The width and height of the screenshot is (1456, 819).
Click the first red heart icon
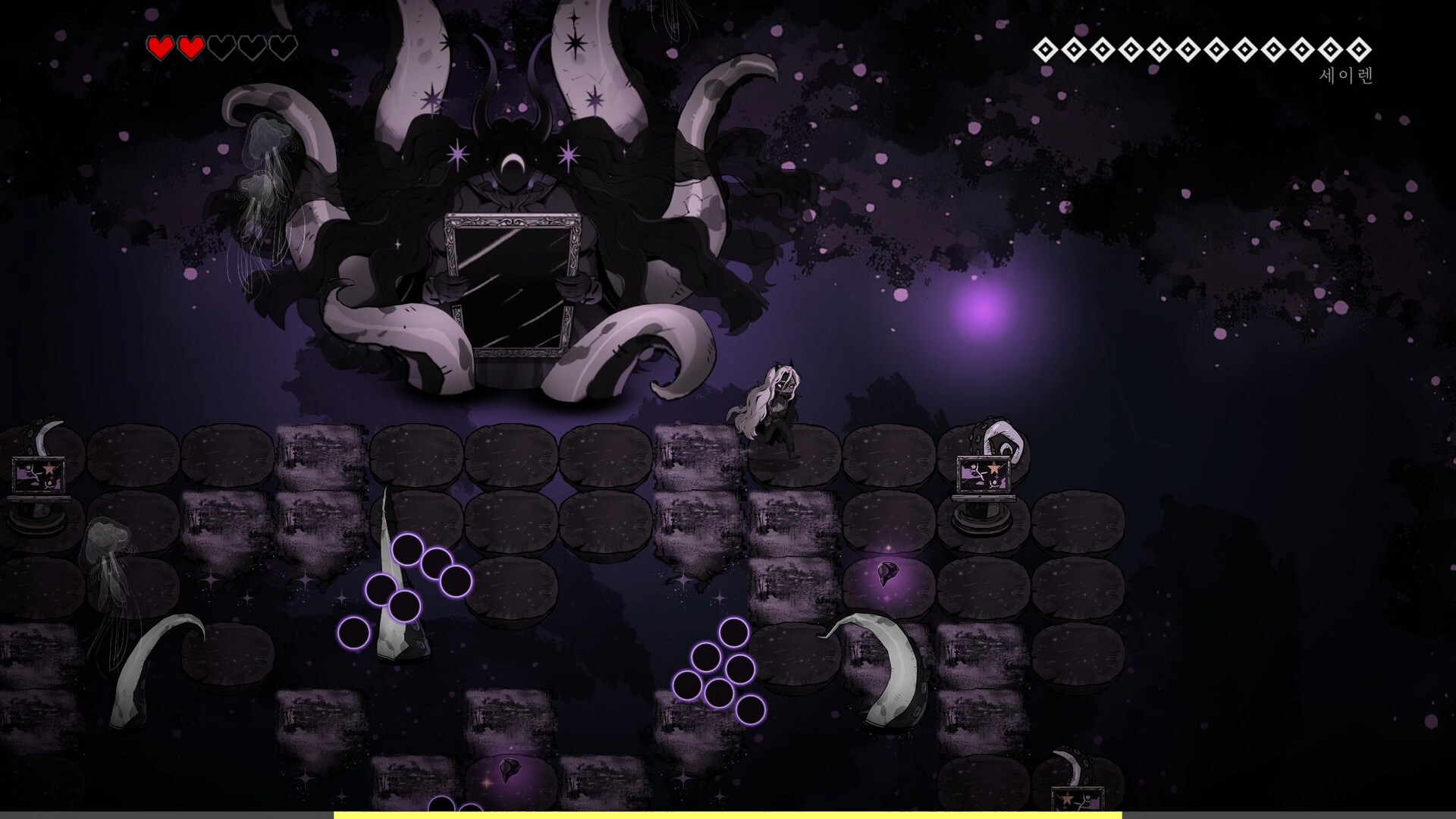162,47
